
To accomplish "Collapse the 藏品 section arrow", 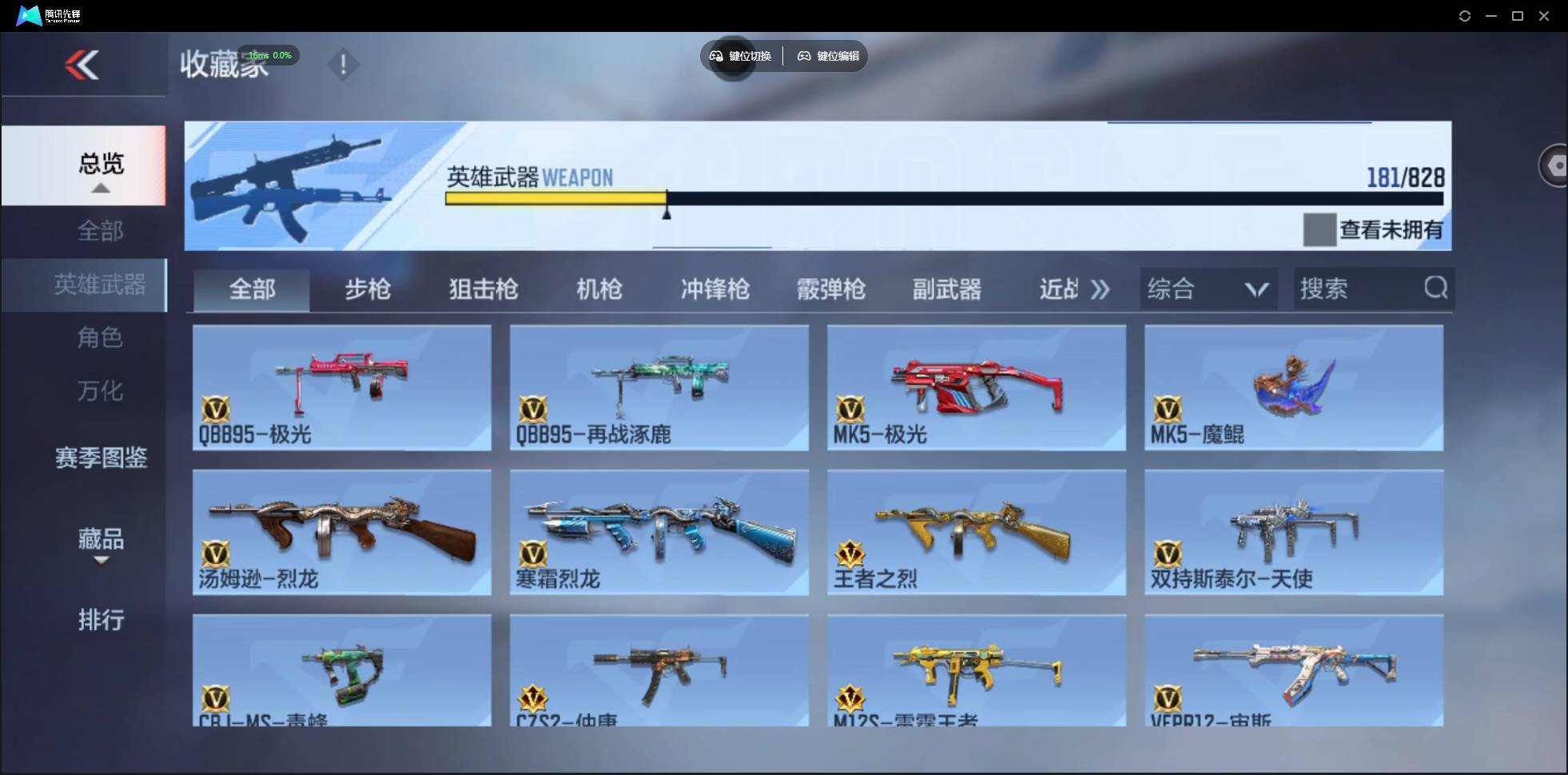I will 101,561.
